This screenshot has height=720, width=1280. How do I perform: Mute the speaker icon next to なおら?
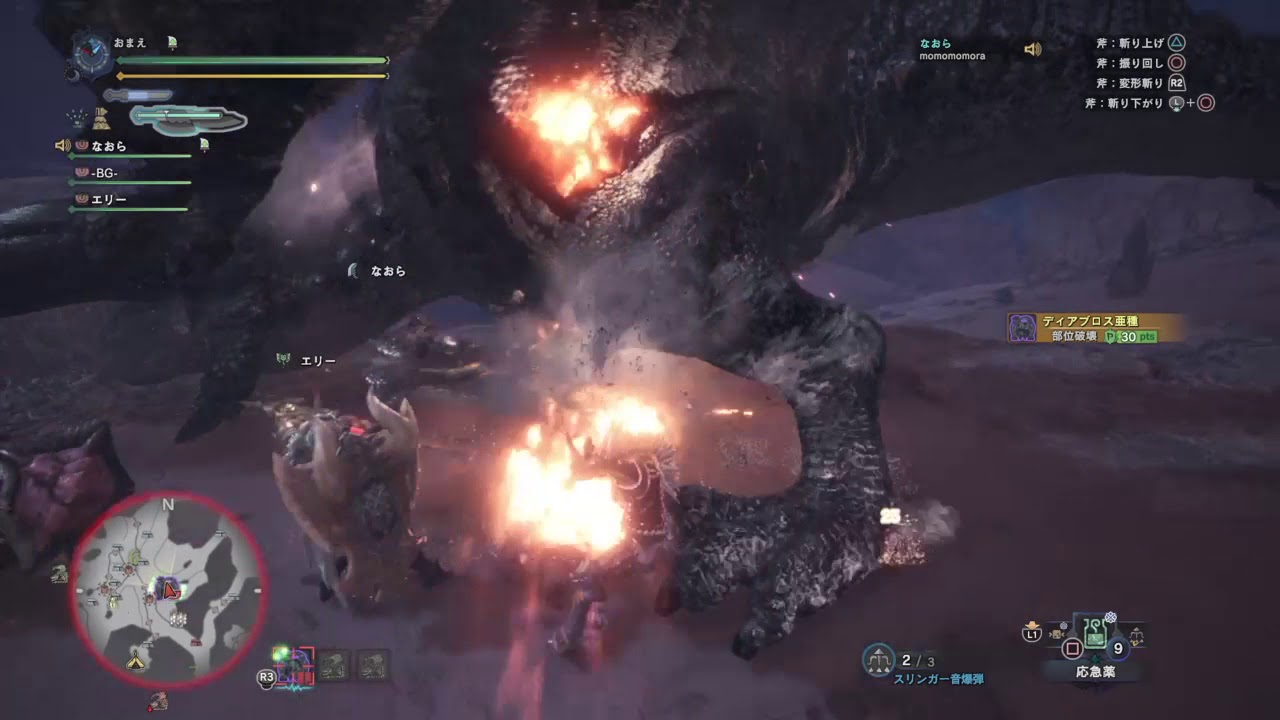[63, 146]
